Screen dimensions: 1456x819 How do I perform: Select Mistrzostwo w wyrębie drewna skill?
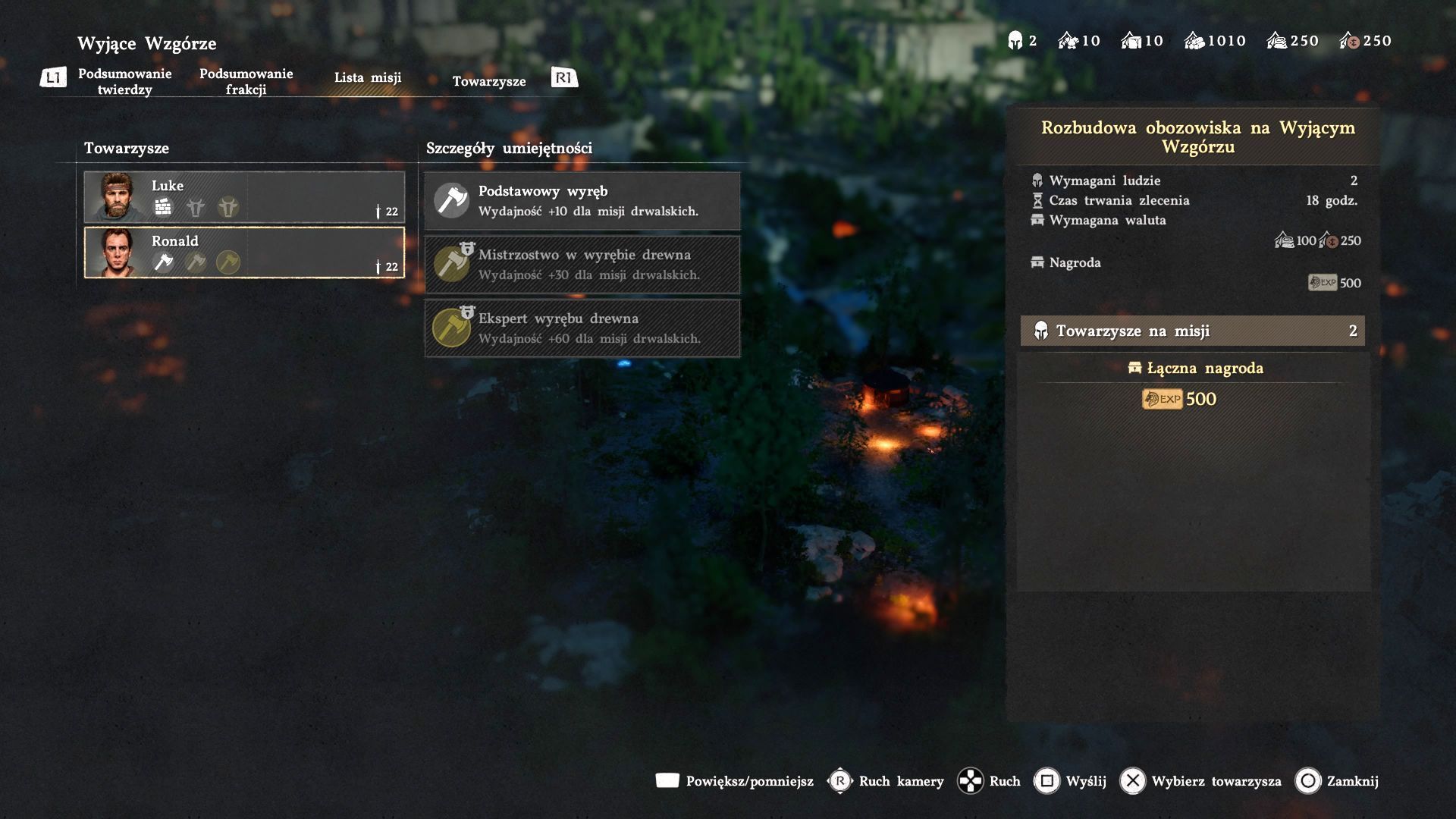tap(582, 265)
